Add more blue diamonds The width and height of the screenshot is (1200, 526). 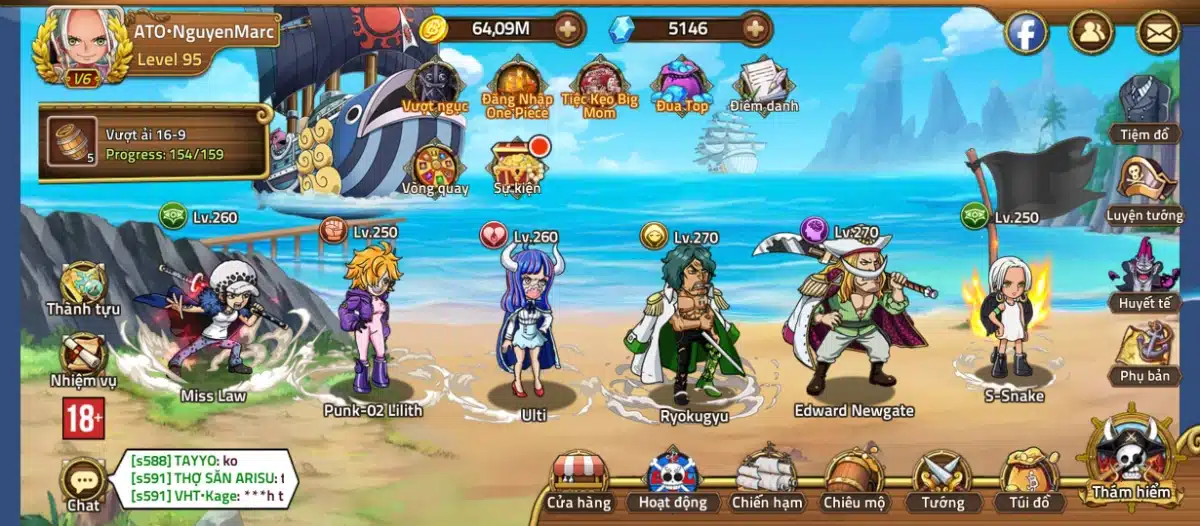[x=755, y=29]
